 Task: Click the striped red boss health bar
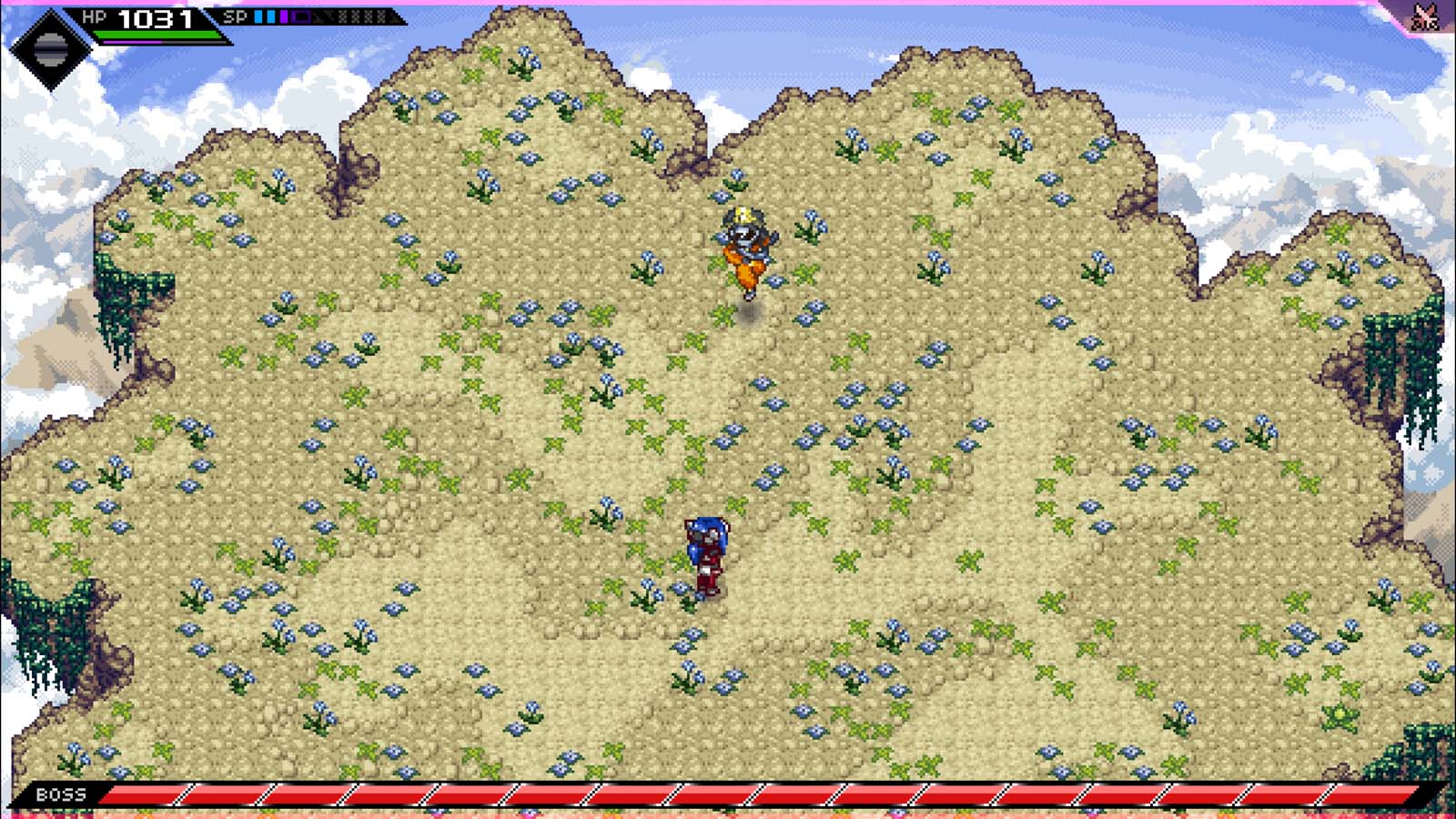click(x=728, y=793)
